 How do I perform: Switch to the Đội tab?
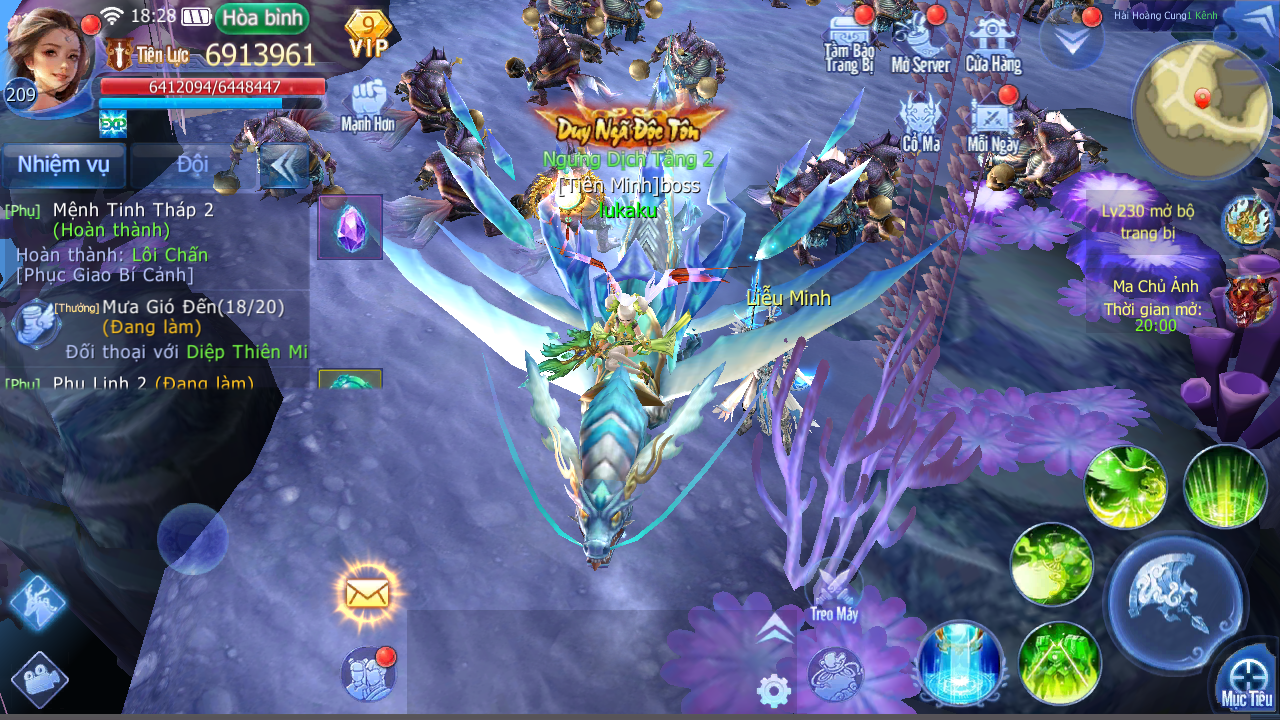[x=192, y=165]
